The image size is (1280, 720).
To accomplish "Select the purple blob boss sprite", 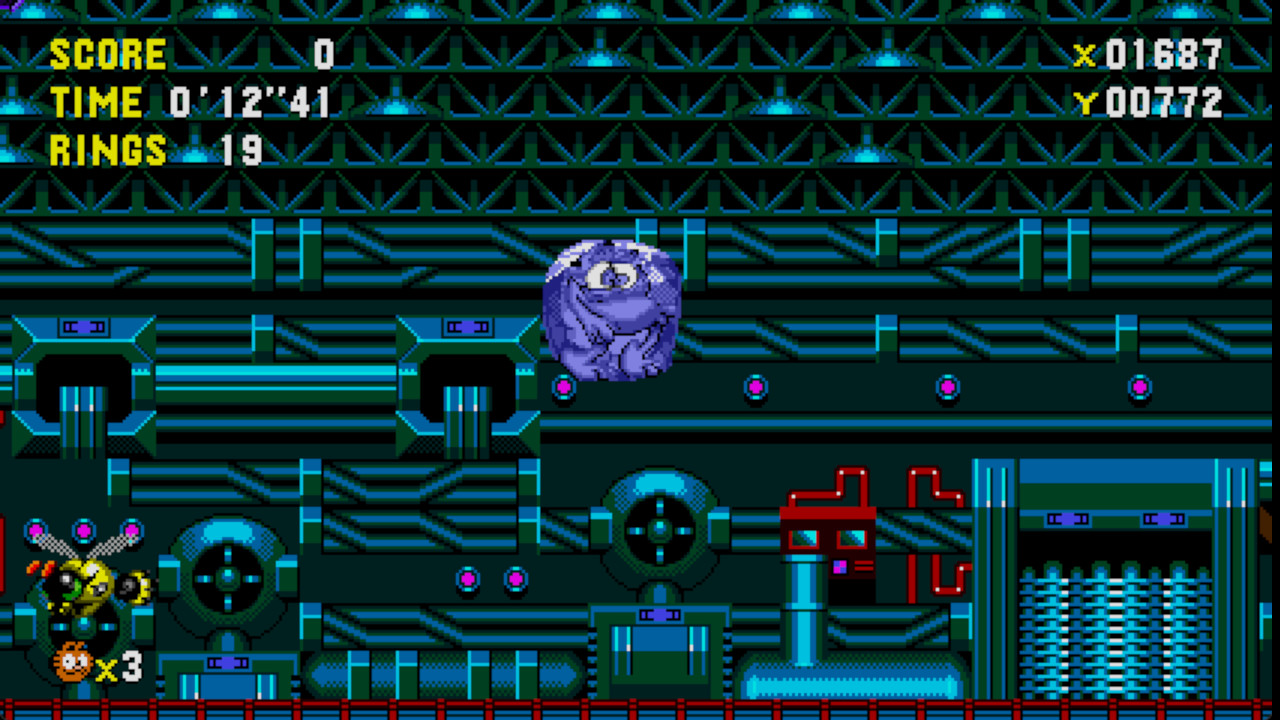I will tap(610, 310).
